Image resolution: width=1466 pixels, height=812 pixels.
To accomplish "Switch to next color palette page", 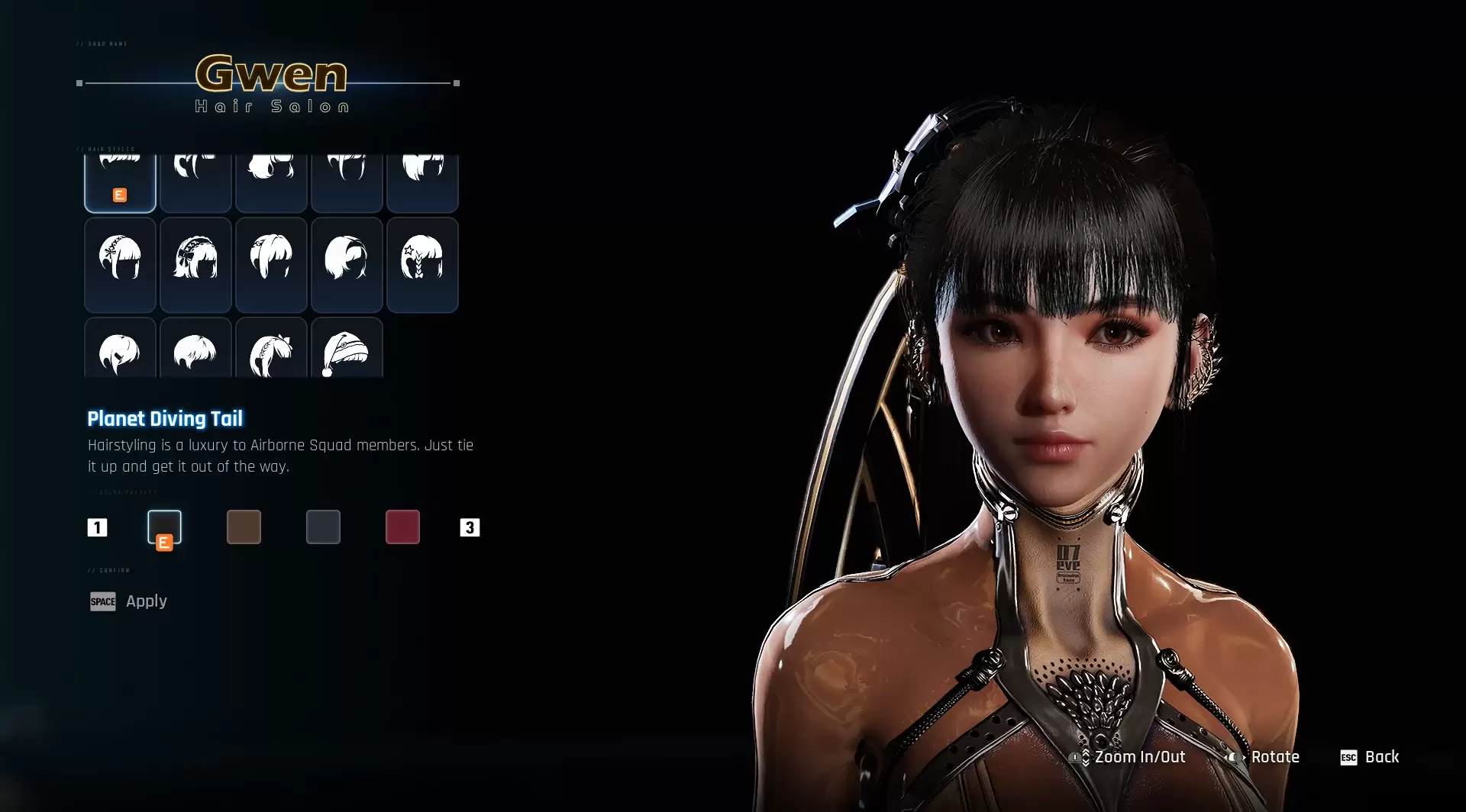I will [x=470, y=527].
